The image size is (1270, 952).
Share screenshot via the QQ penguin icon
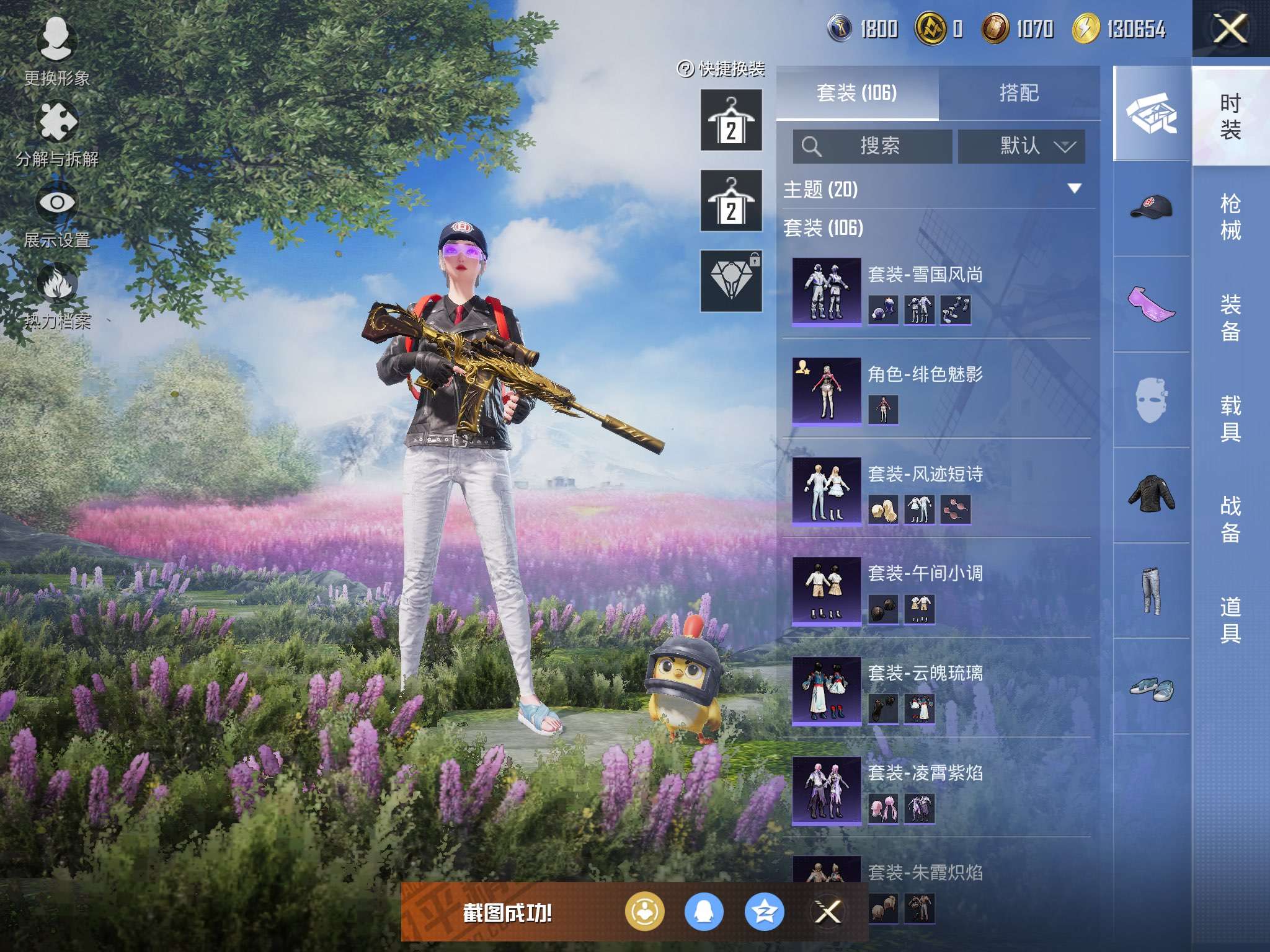pyautogui.click(x=704, y=912)
